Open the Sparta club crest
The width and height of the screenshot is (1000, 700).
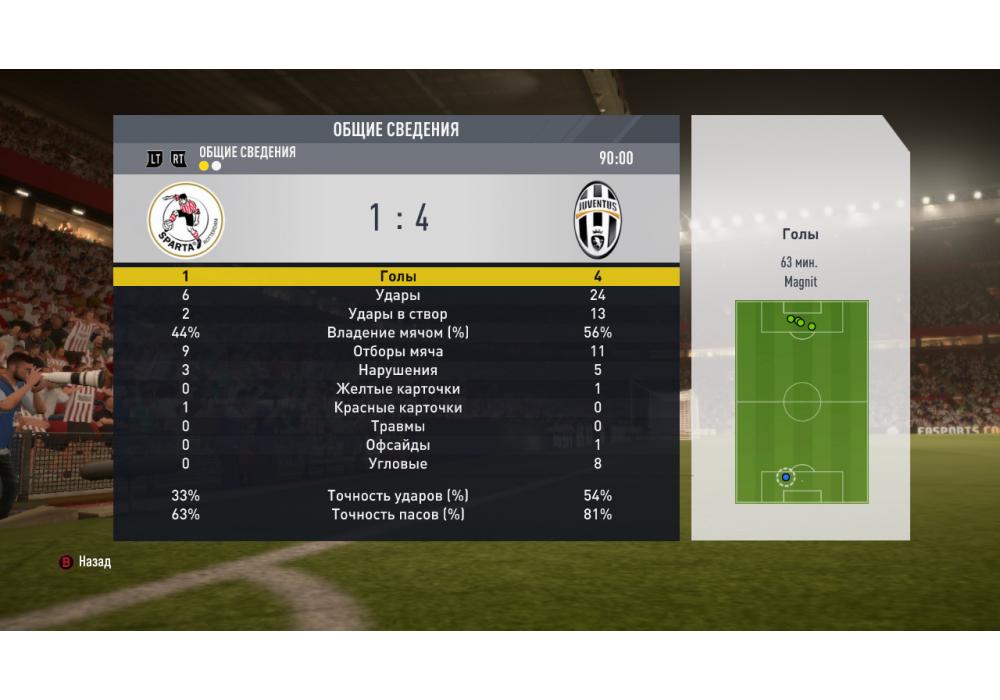[186, 220]
